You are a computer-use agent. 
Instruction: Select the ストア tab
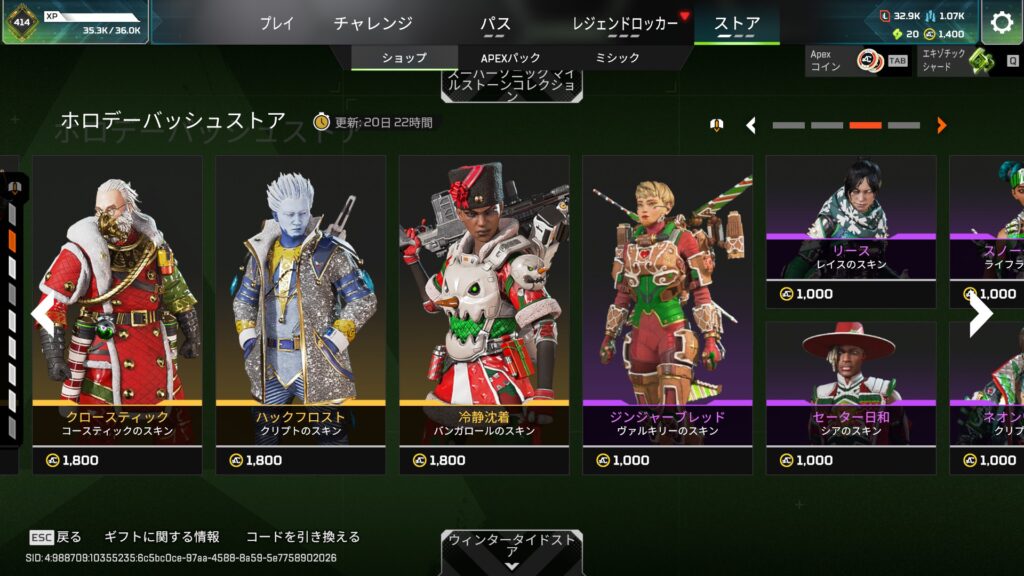click(x=737, y=23)
